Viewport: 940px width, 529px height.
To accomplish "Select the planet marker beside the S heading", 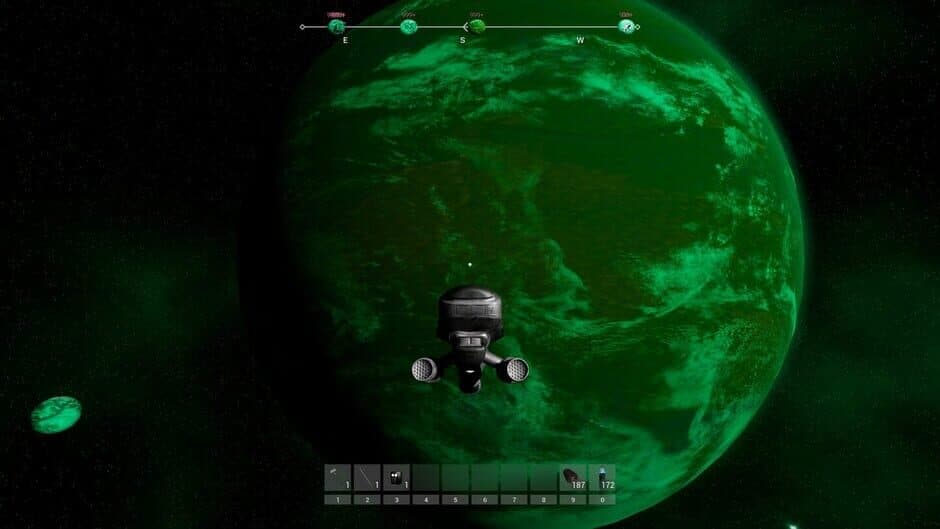I will [477, 26].
